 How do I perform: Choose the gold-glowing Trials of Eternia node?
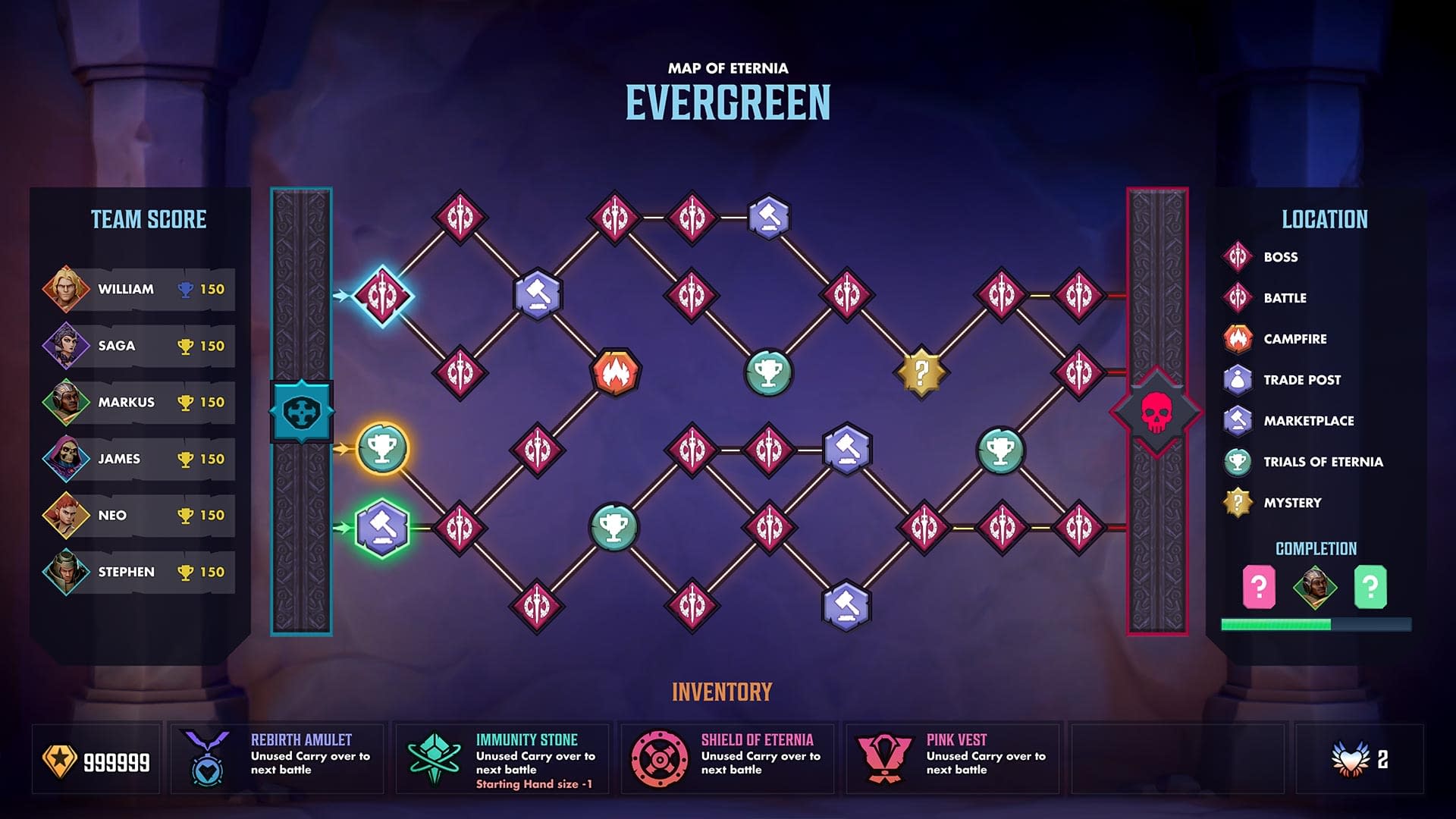(x=382, y=449)
